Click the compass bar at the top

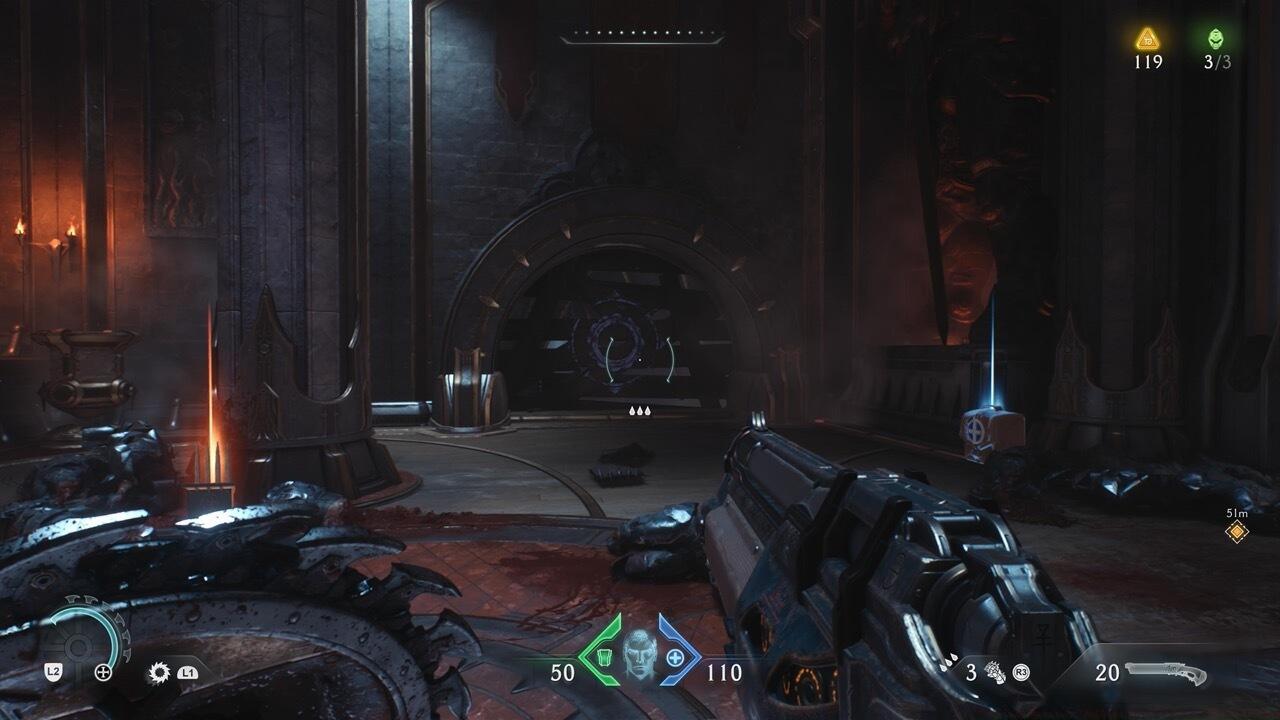(x=641, y=38)
